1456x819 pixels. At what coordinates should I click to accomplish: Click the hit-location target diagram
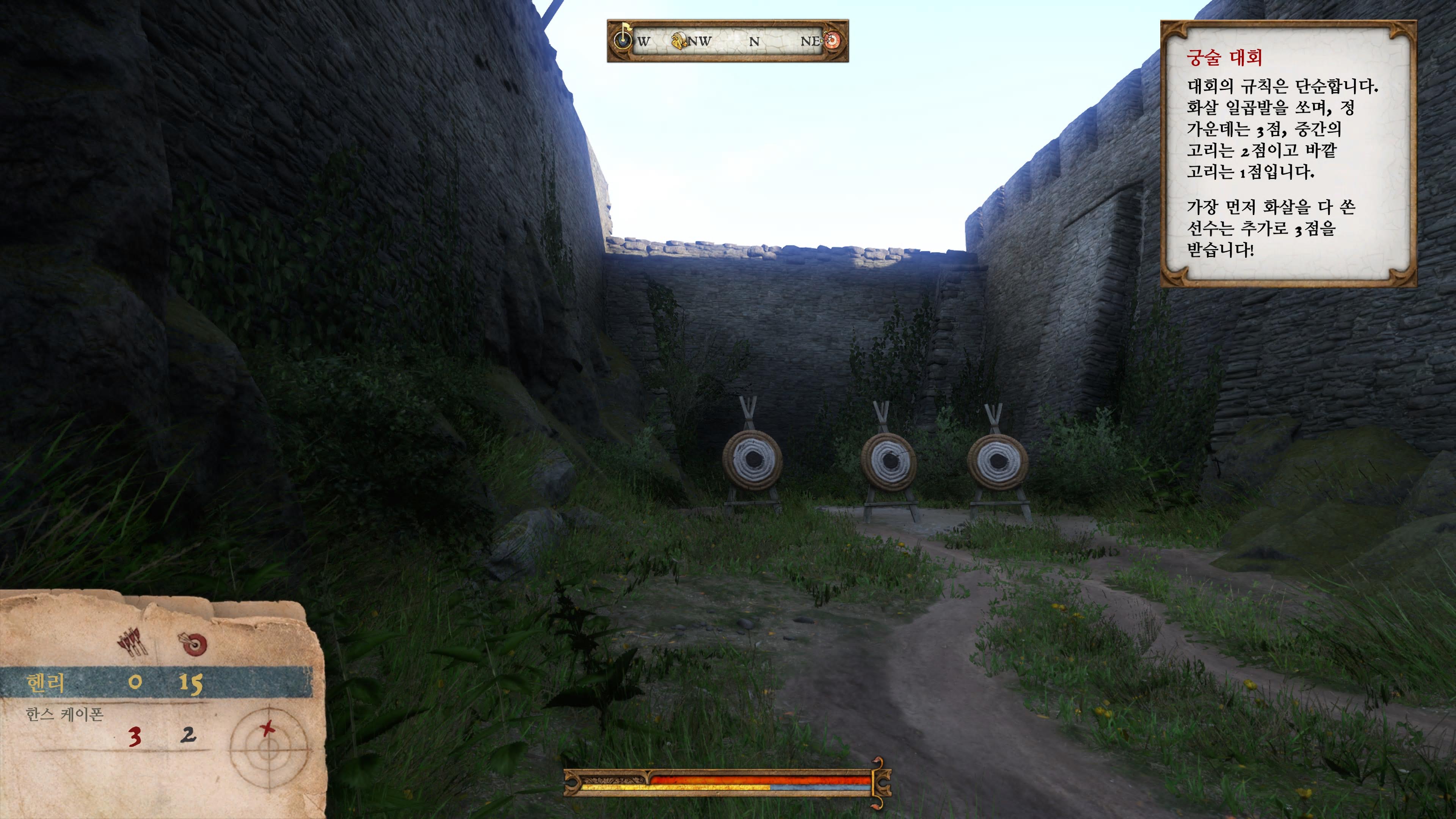pyautogui.click(x=269, y=748)
